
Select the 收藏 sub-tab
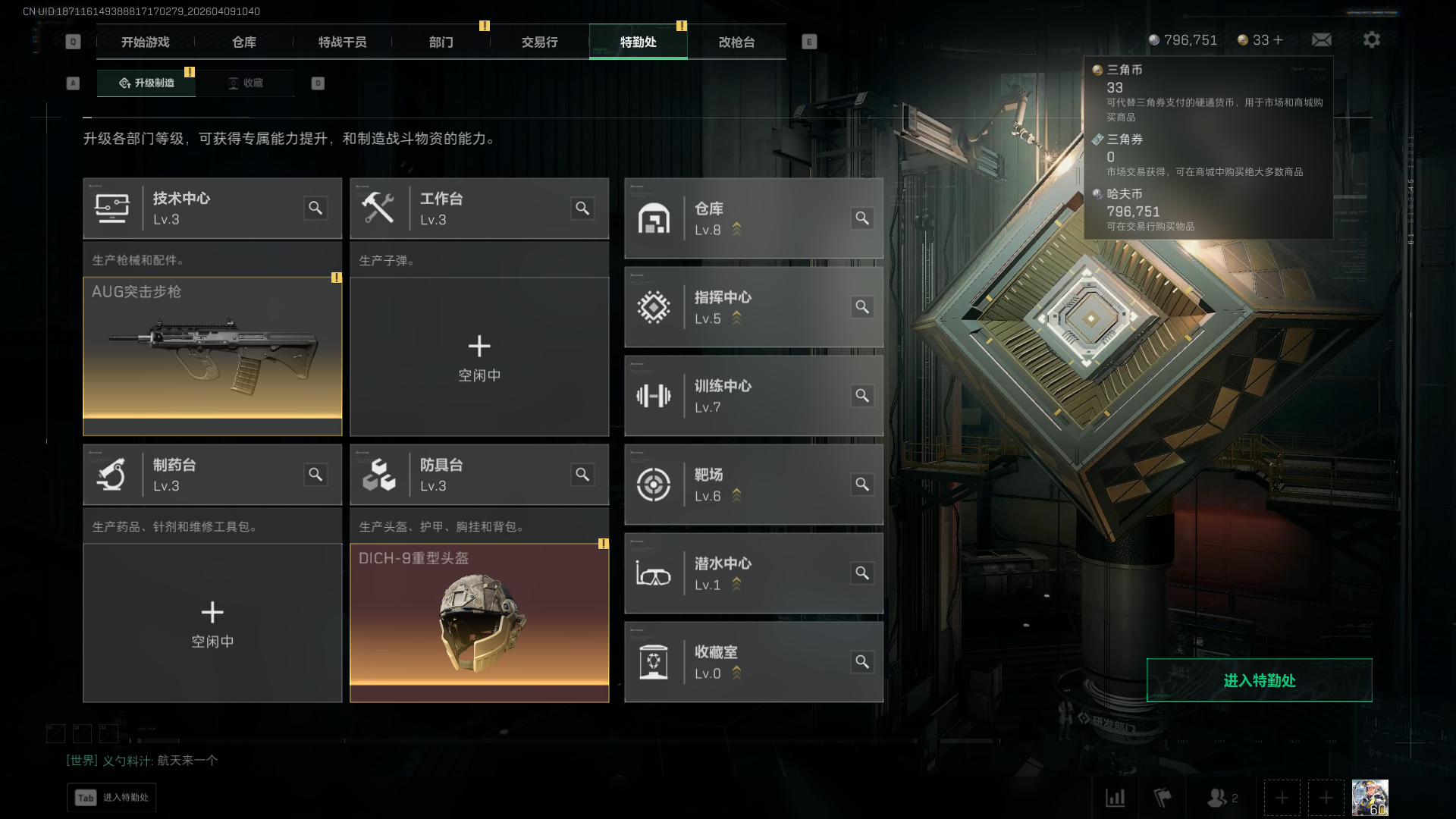(x=246, y=83)
